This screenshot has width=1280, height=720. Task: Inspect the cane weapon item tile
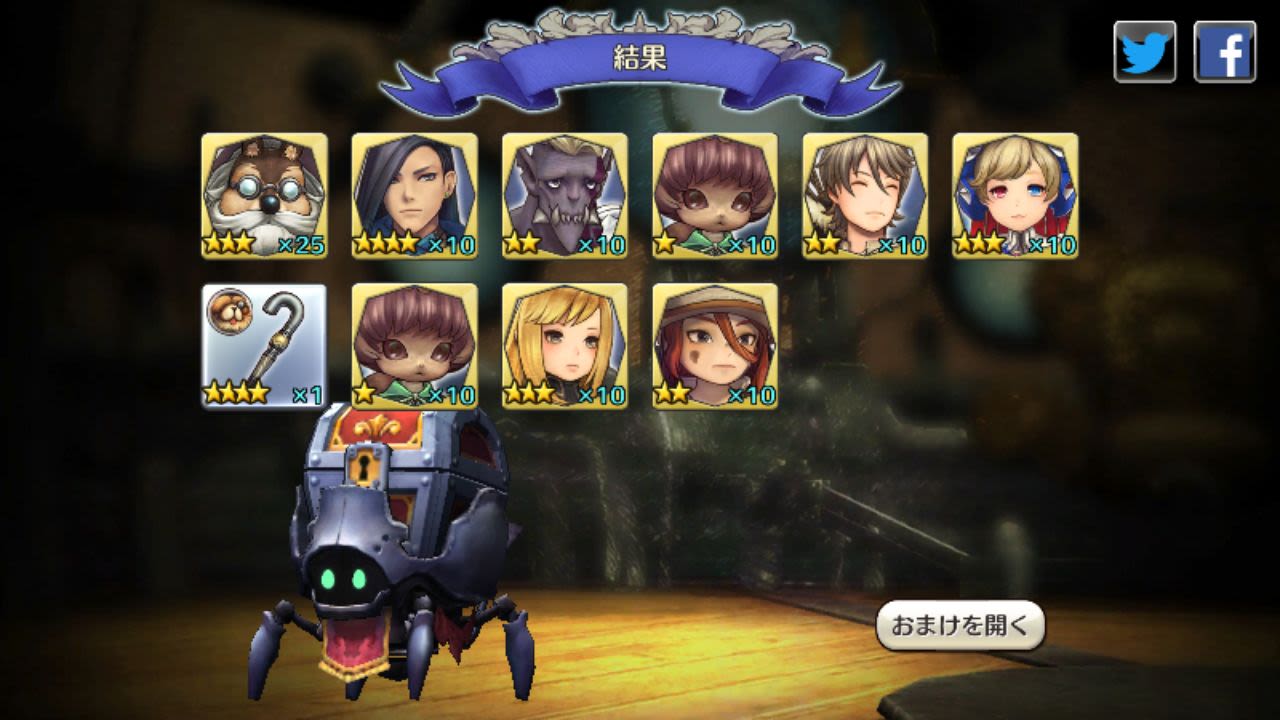(x=264, y=346)
